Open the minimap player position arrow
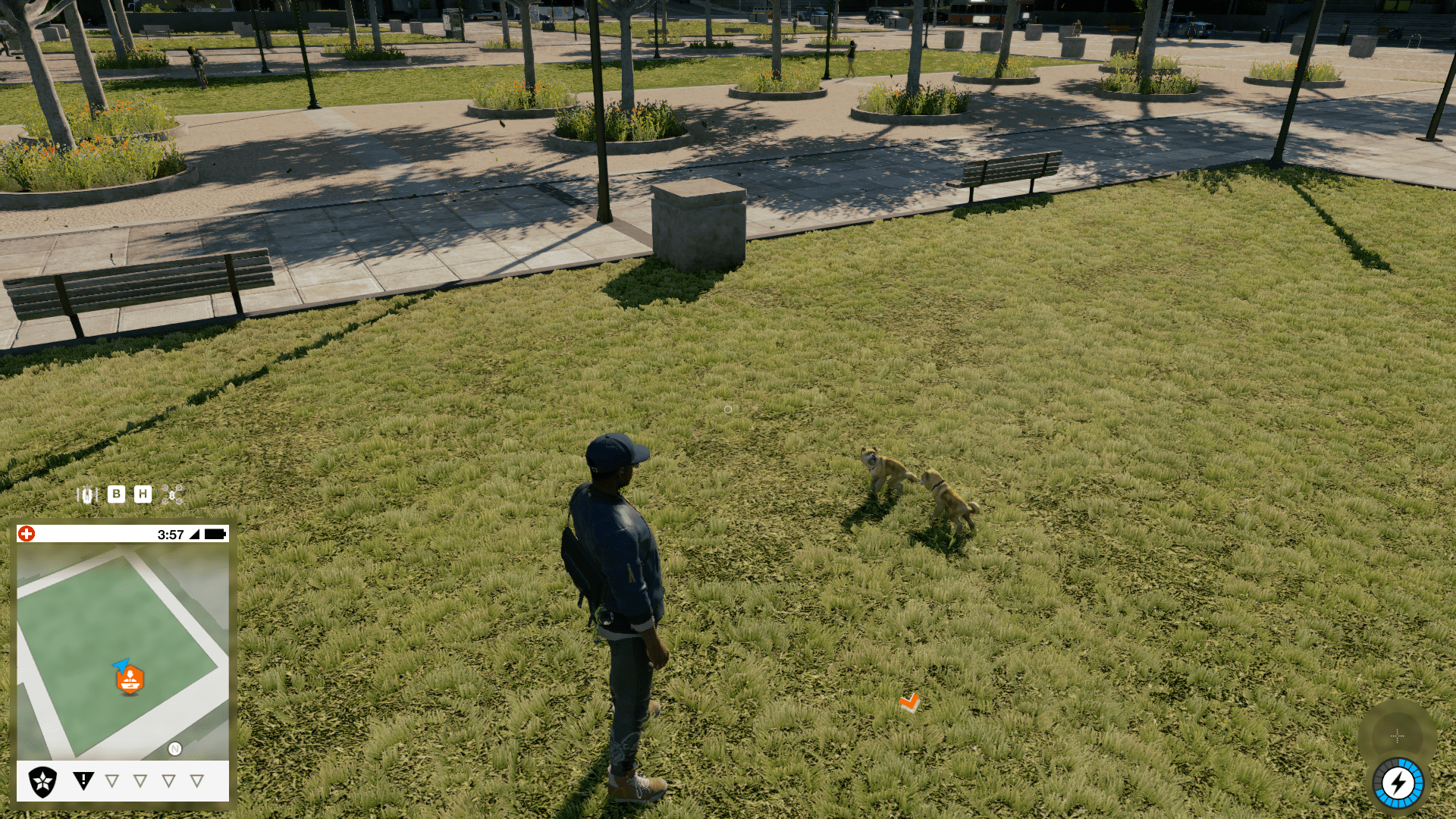Image resolution: width=1456 pixels, height=819 pixels. tap(122, 664)
